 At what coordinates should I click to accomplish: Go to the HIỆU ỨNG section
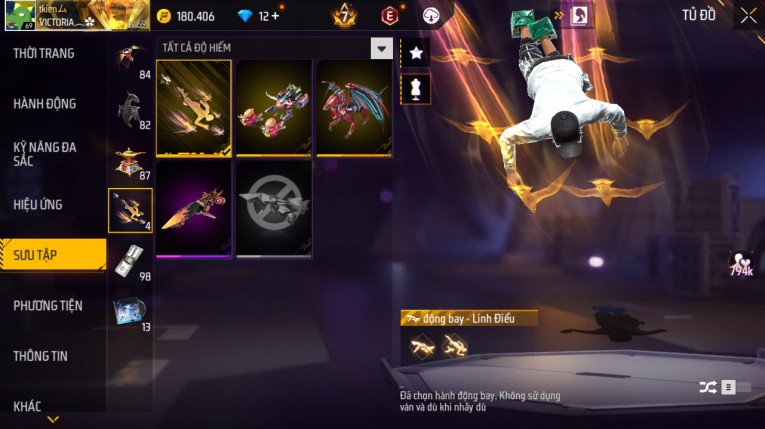pos(38,204)
